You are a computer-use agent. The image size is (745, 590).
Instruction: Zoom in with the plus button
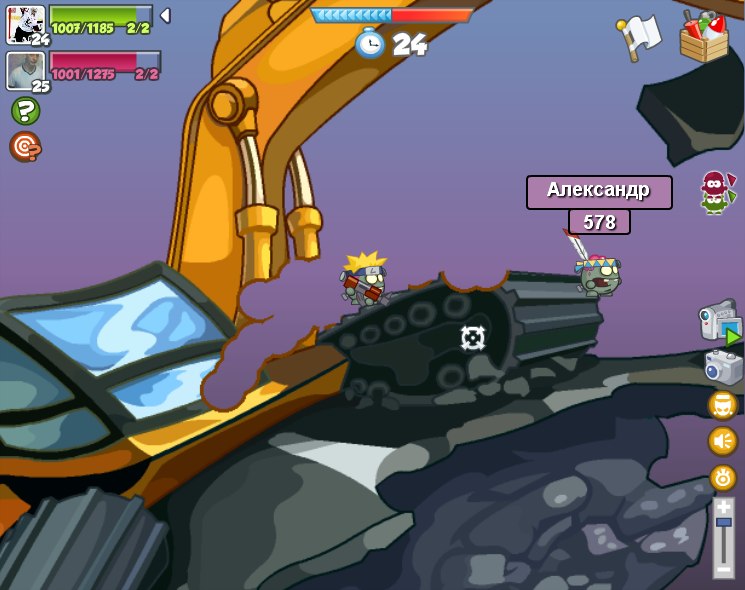tap(723, 507)
